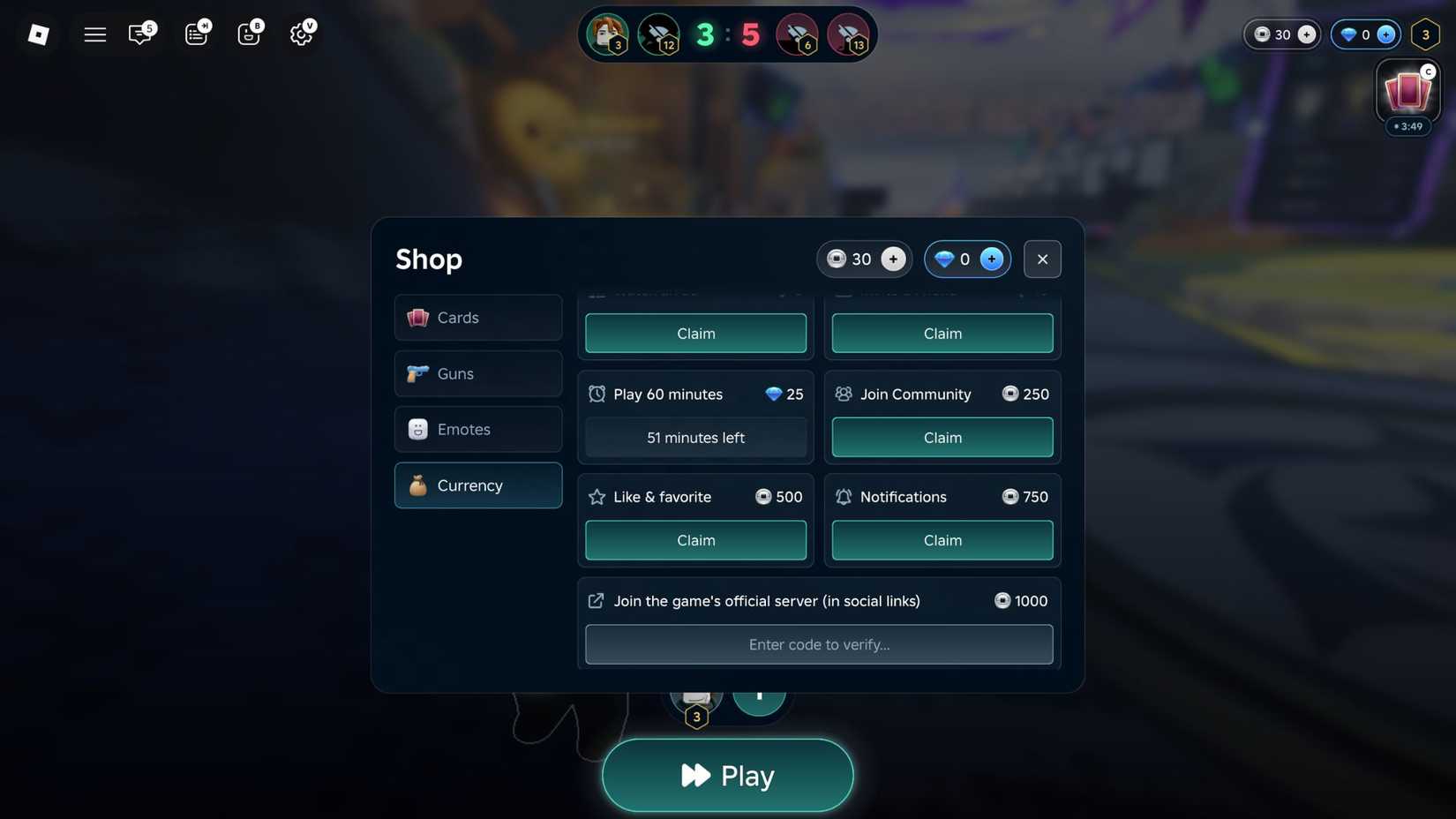This screenshot has height=819, width=1456.
Task: Click the Enter code to verify field
Action: [819, 644]
